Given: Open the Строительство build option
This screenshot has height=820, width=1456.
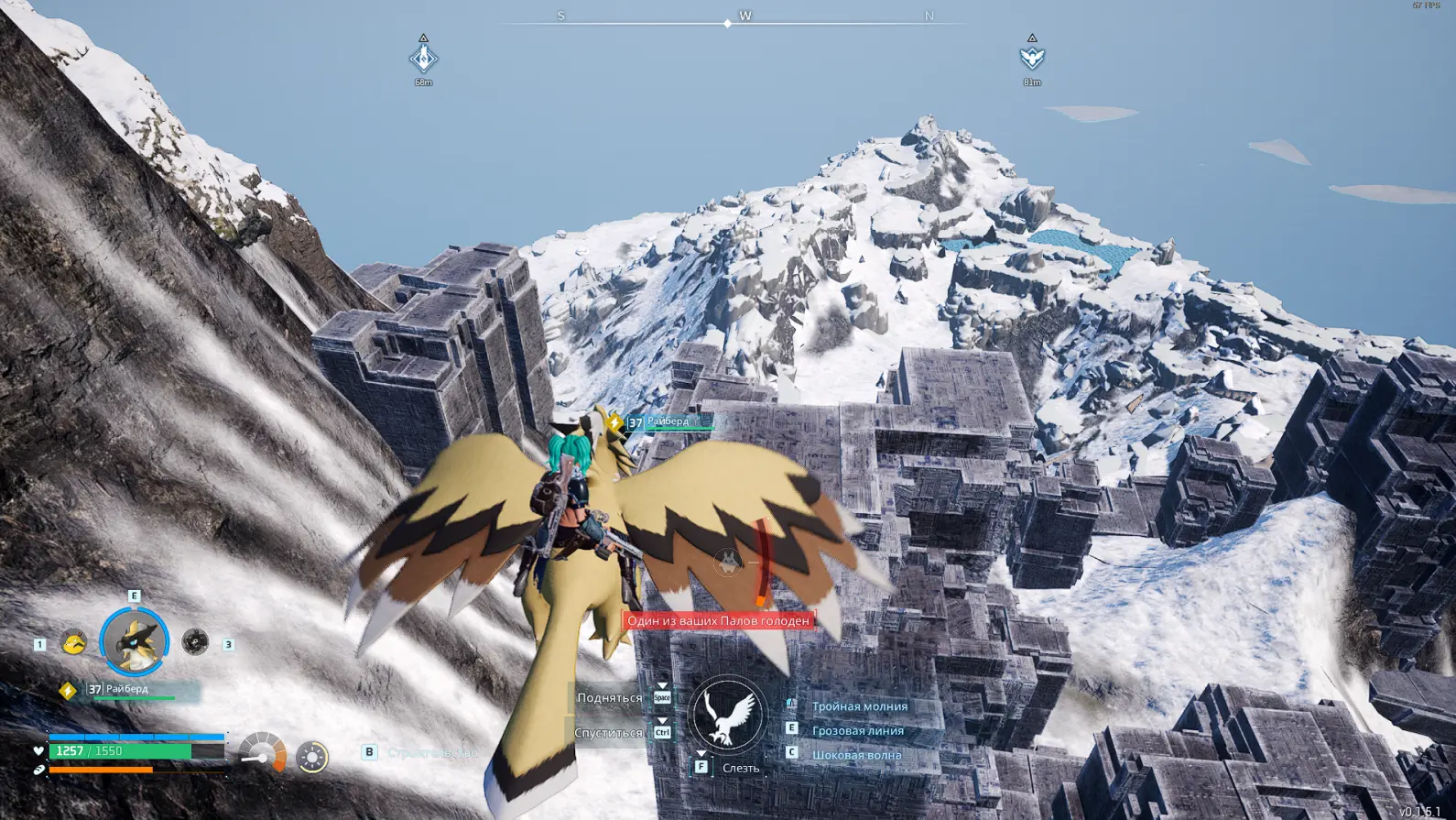Looking at the screenshot, I should (431, 752).
